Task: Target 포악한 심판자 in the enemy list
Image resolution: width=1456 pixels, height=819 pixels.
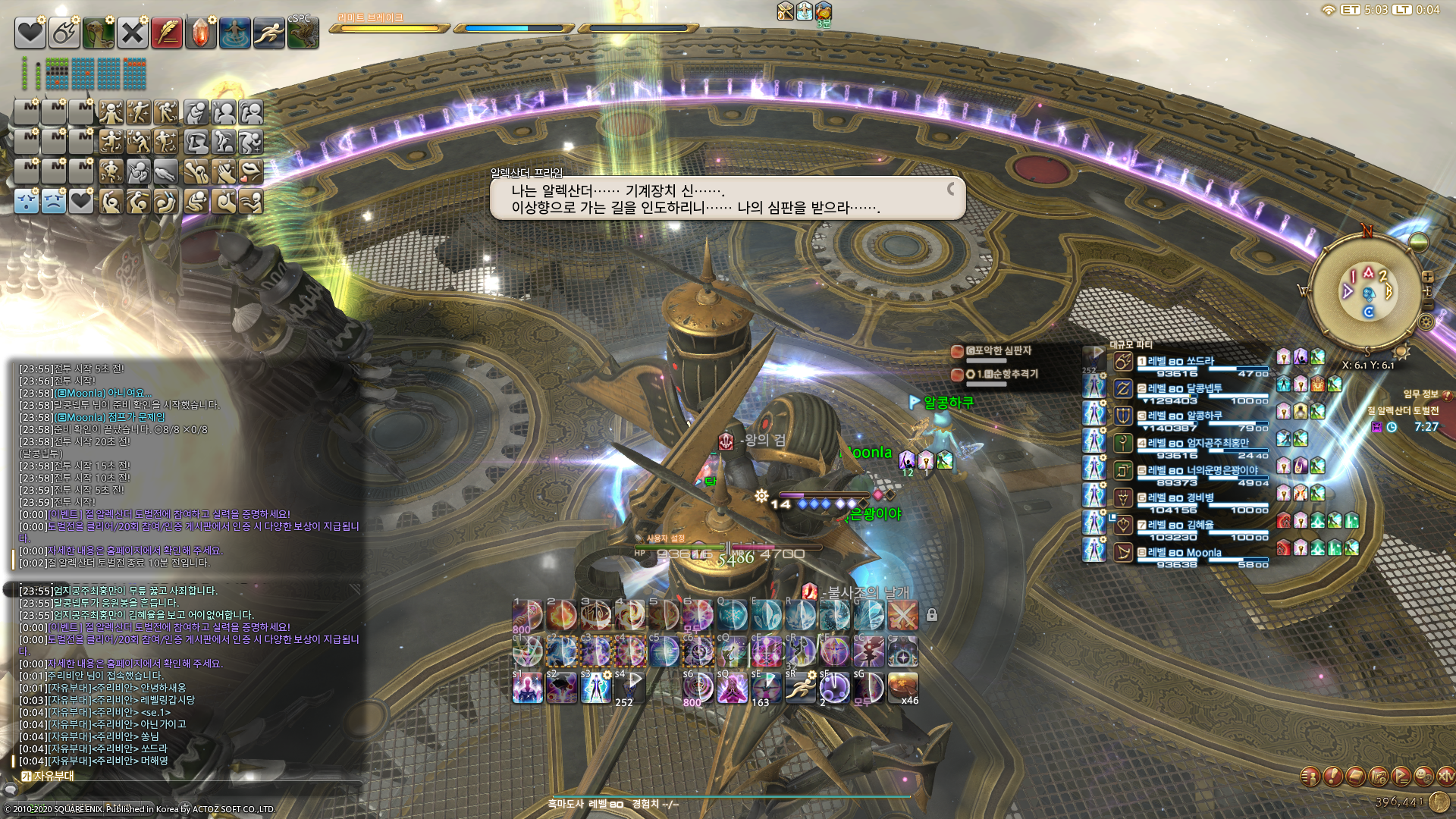Action: pyautogui.click(x=998, y=351)
